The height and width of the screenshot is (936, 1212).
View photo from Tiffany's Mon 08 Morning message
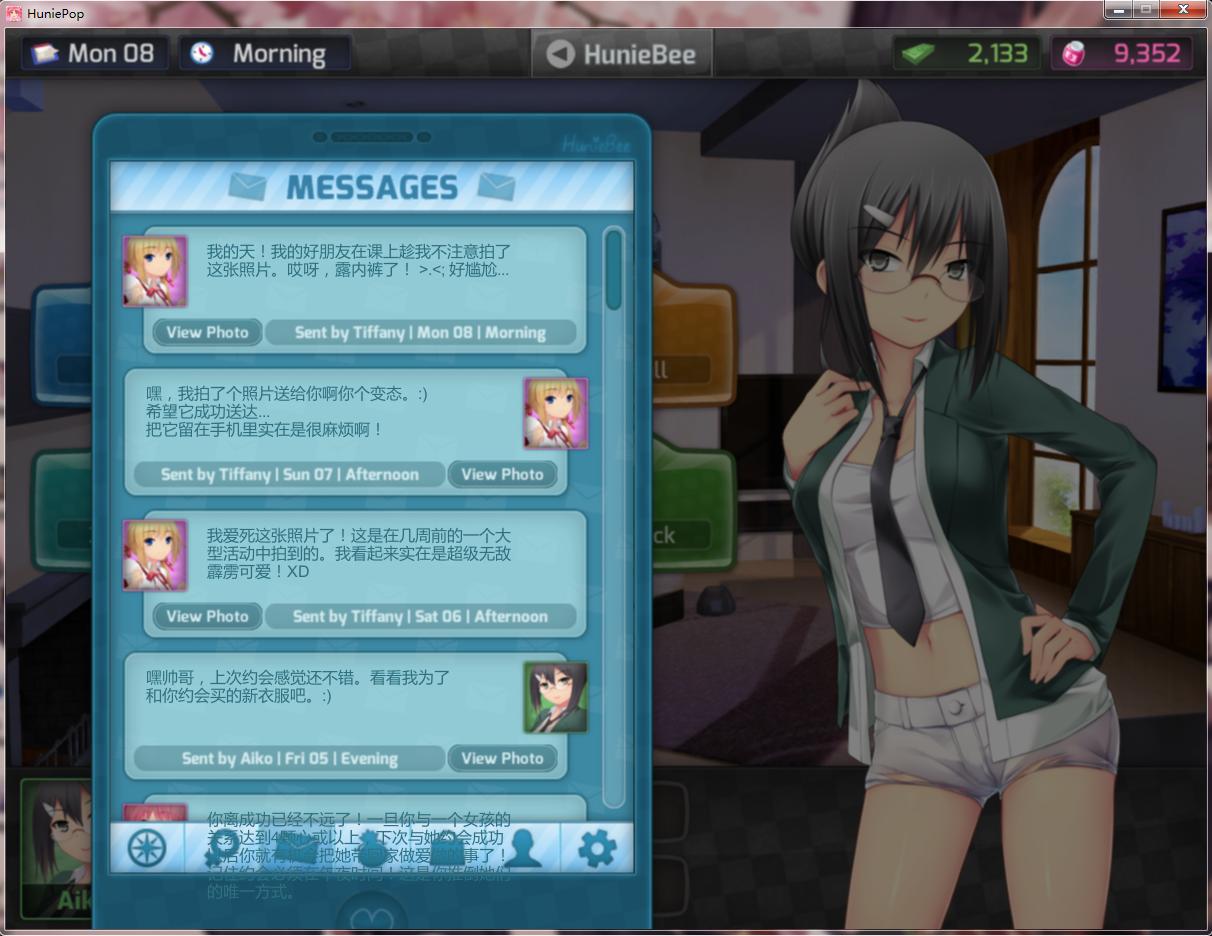(207, 332)
